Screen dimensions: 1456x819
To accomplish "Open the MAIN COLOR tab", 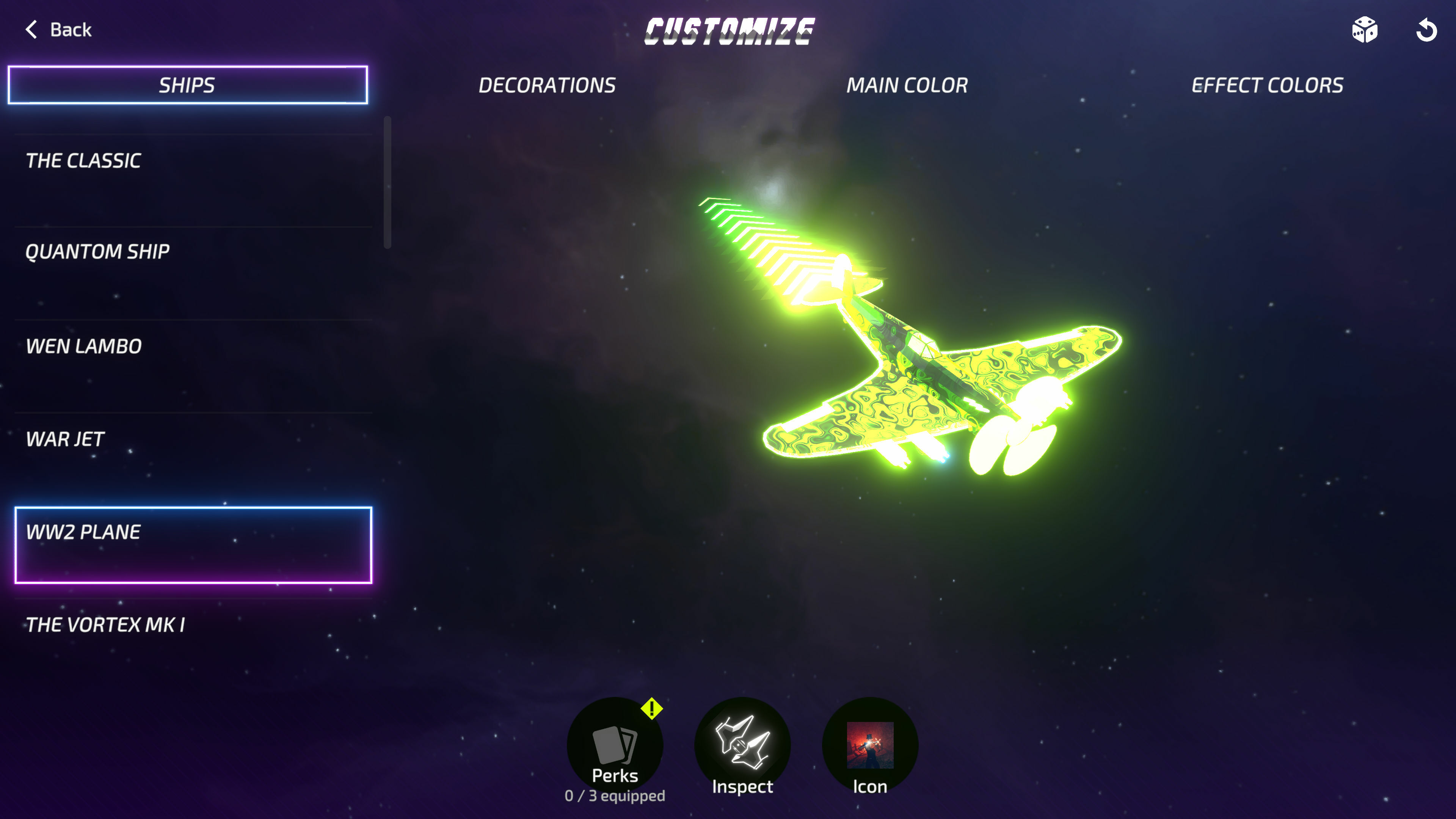I will [x=907, y=85].
